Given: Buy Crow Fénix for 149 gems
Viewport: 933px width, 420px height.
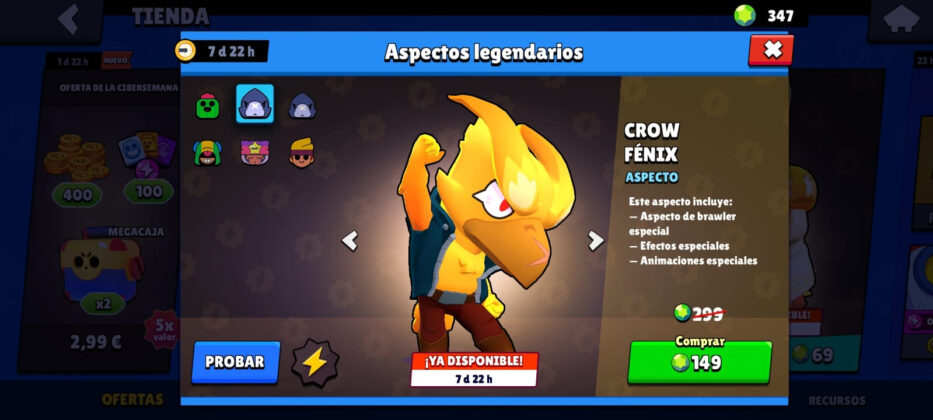Looking at the screenshot, I should [699, 362].
